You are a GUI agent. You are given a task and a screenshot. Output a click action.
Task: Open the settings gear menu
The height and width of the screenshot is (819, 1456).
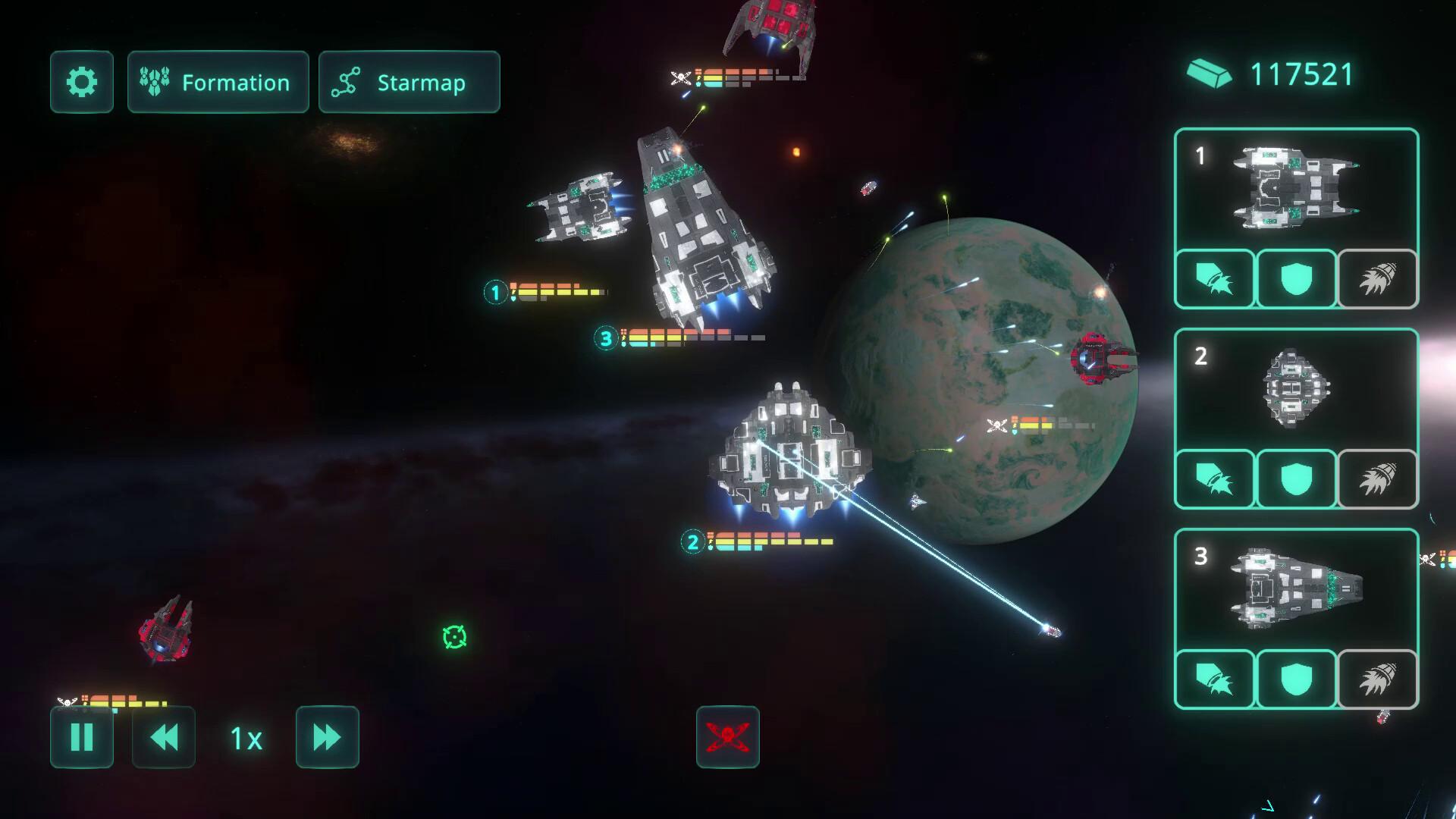point(81,82)
